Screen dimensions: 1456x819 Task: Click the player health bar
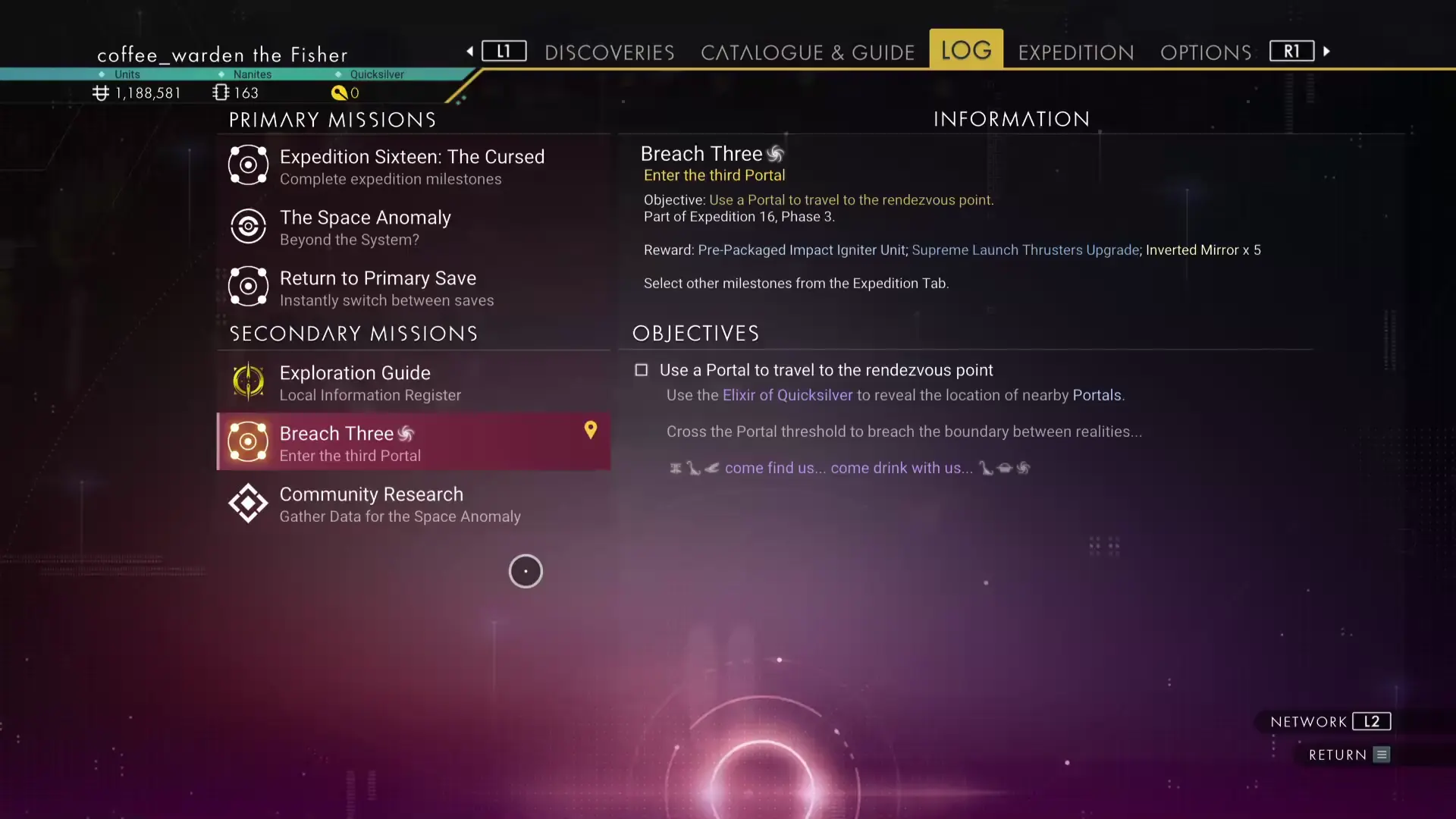coord(45,74)
